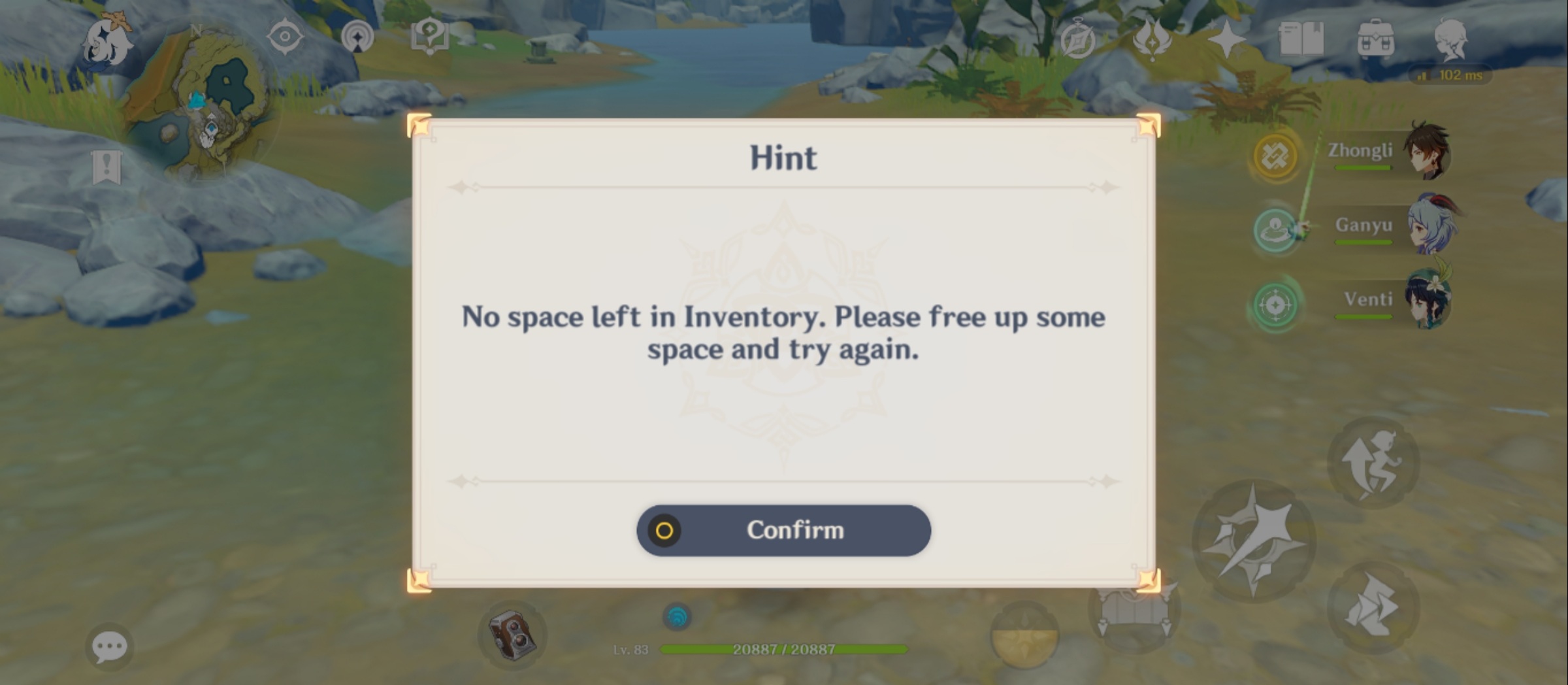Use the Kamera gadget
1568x685 pixels.
coord(512,635)
